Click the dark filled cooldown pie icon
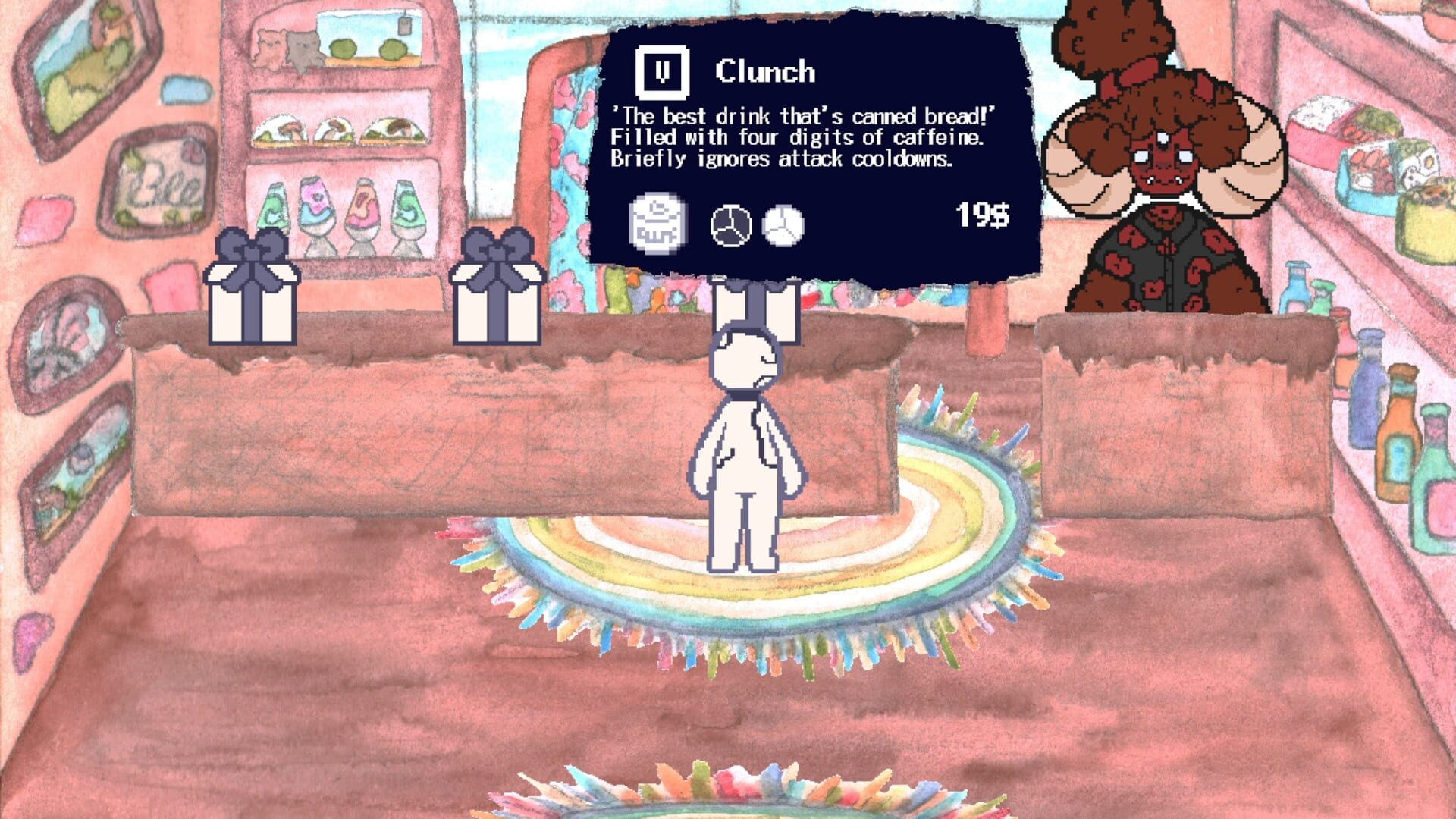The image size is (1456, 819). [x=730, y=224]
